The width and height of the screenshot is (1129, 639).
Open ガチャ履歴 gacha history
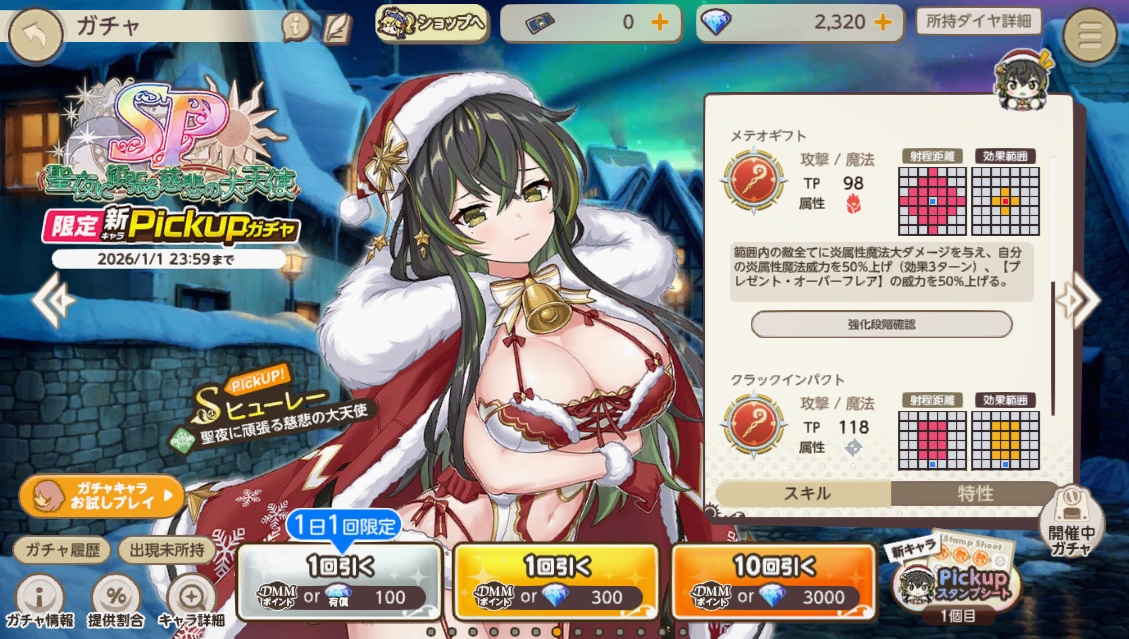(62, 549)
